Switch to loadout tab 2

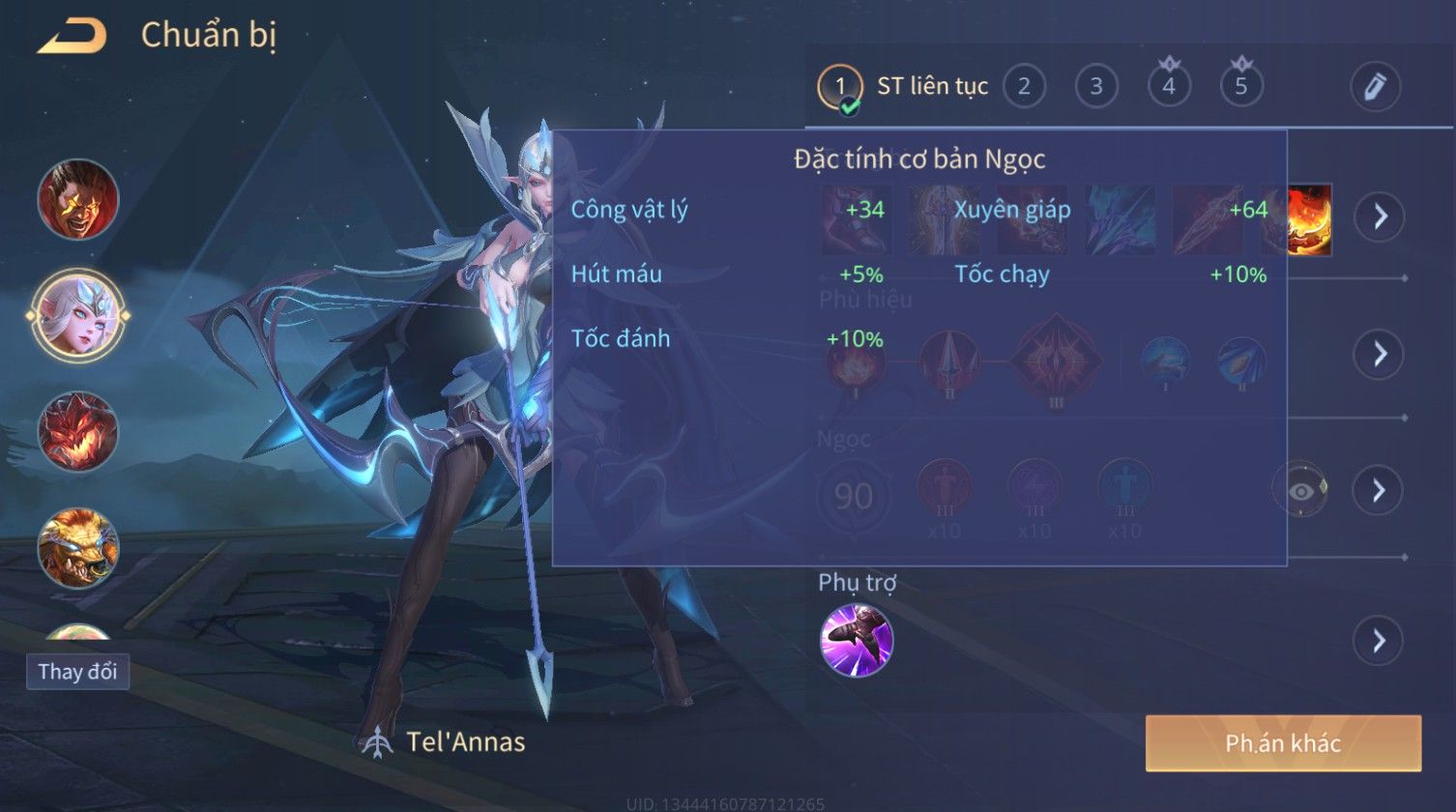1024,87
